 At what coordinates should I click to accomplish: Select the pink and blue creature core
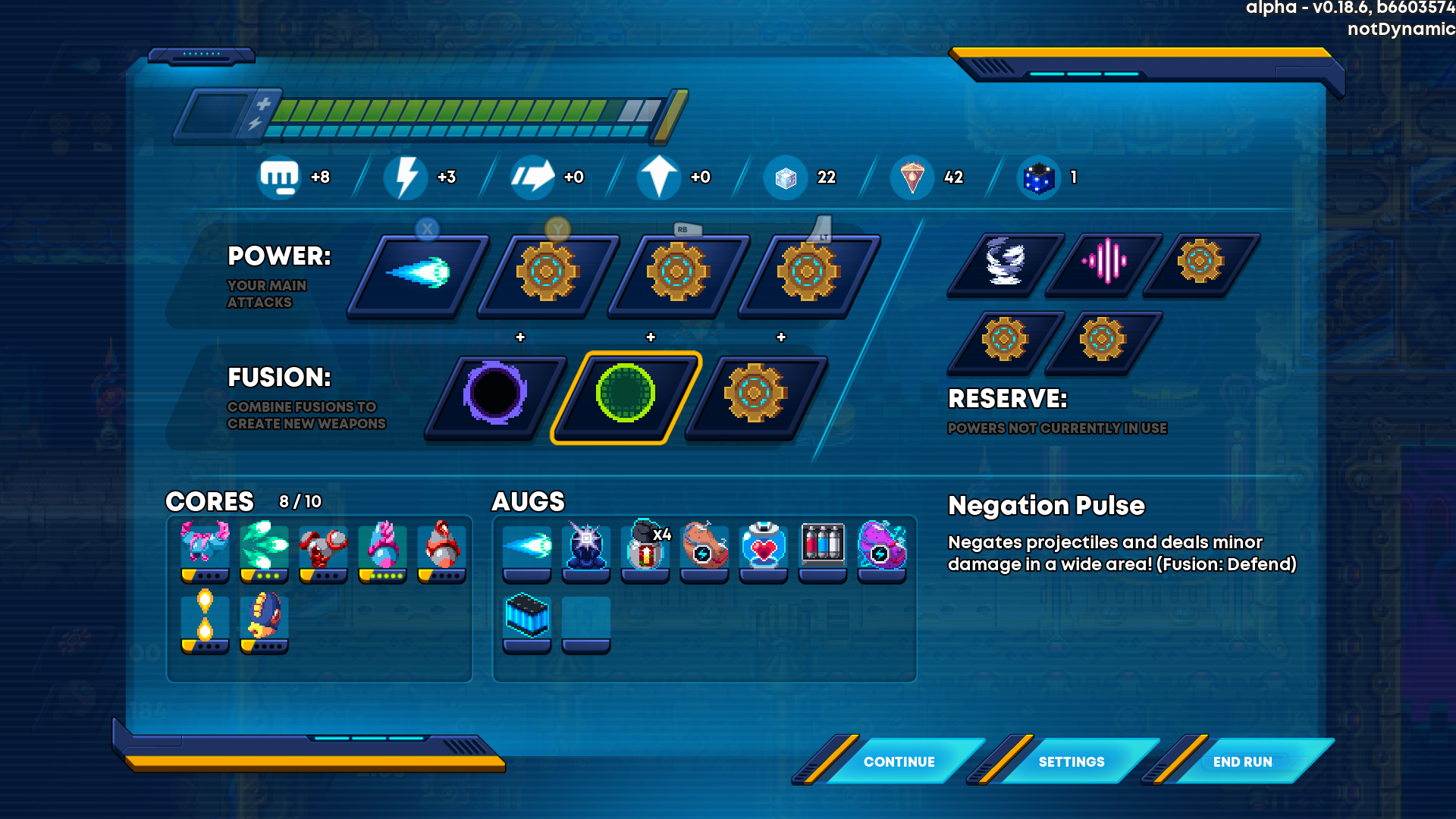[x=205, y=548]
